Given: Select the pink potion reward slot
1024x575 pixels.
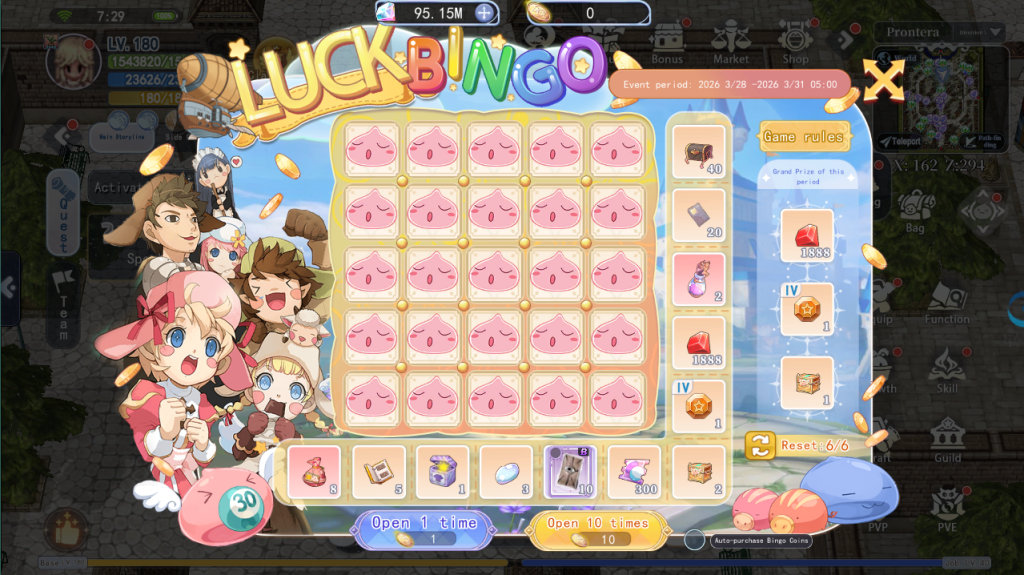Looking at the screenshot, I should (x=698, y=280).
